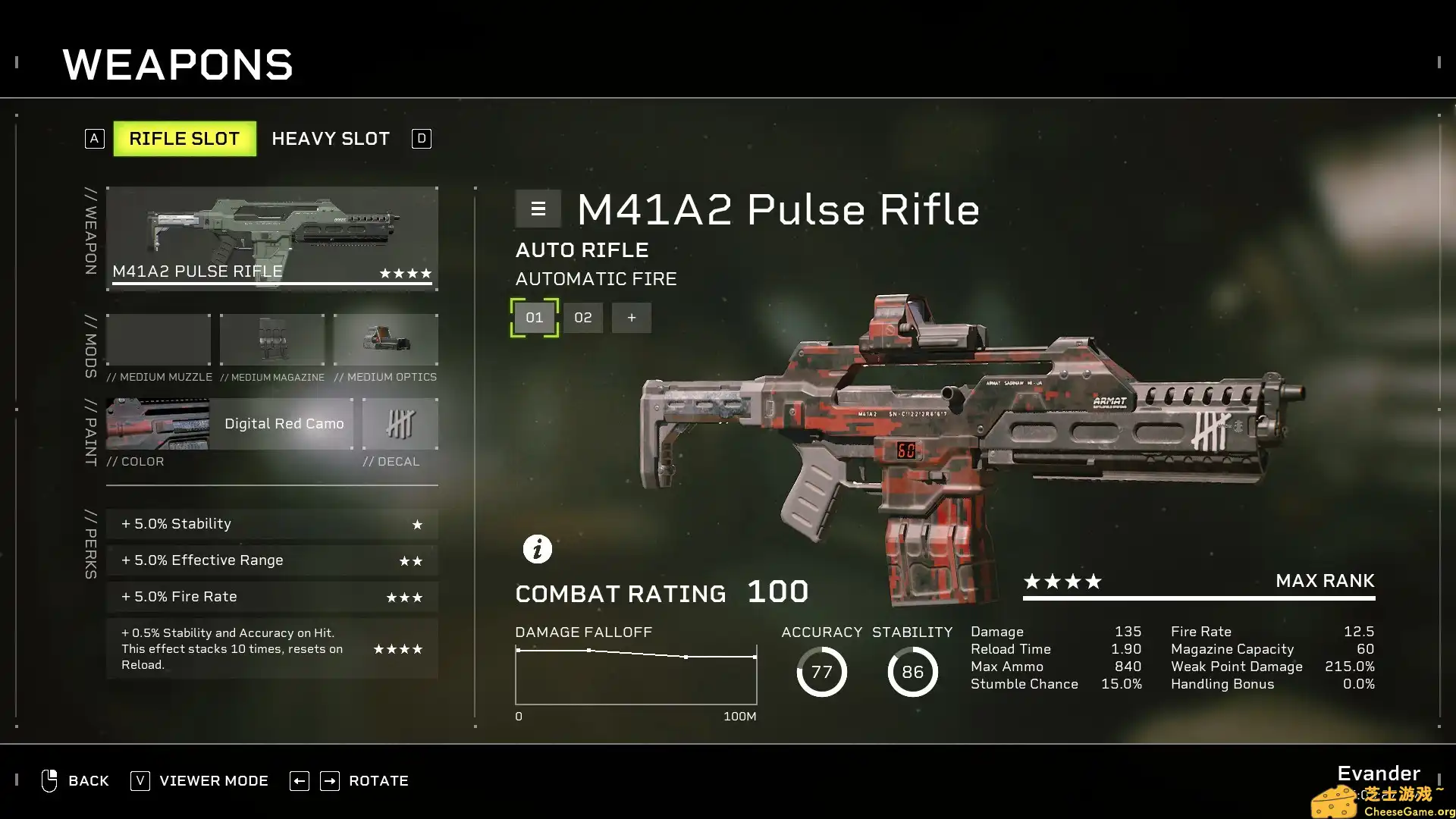Click the Back button
This screenshot has height=819, width=1456.
click(x=88, y=780)
